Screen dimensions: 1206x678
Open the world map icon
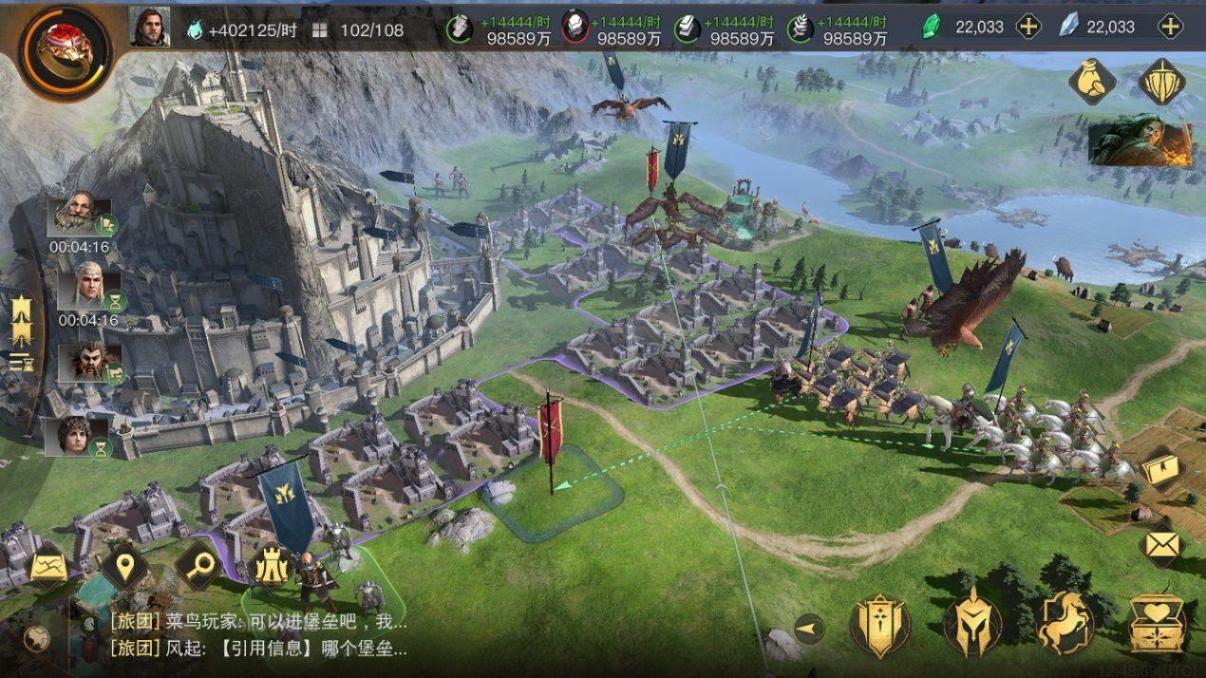[x=48, y=568]
